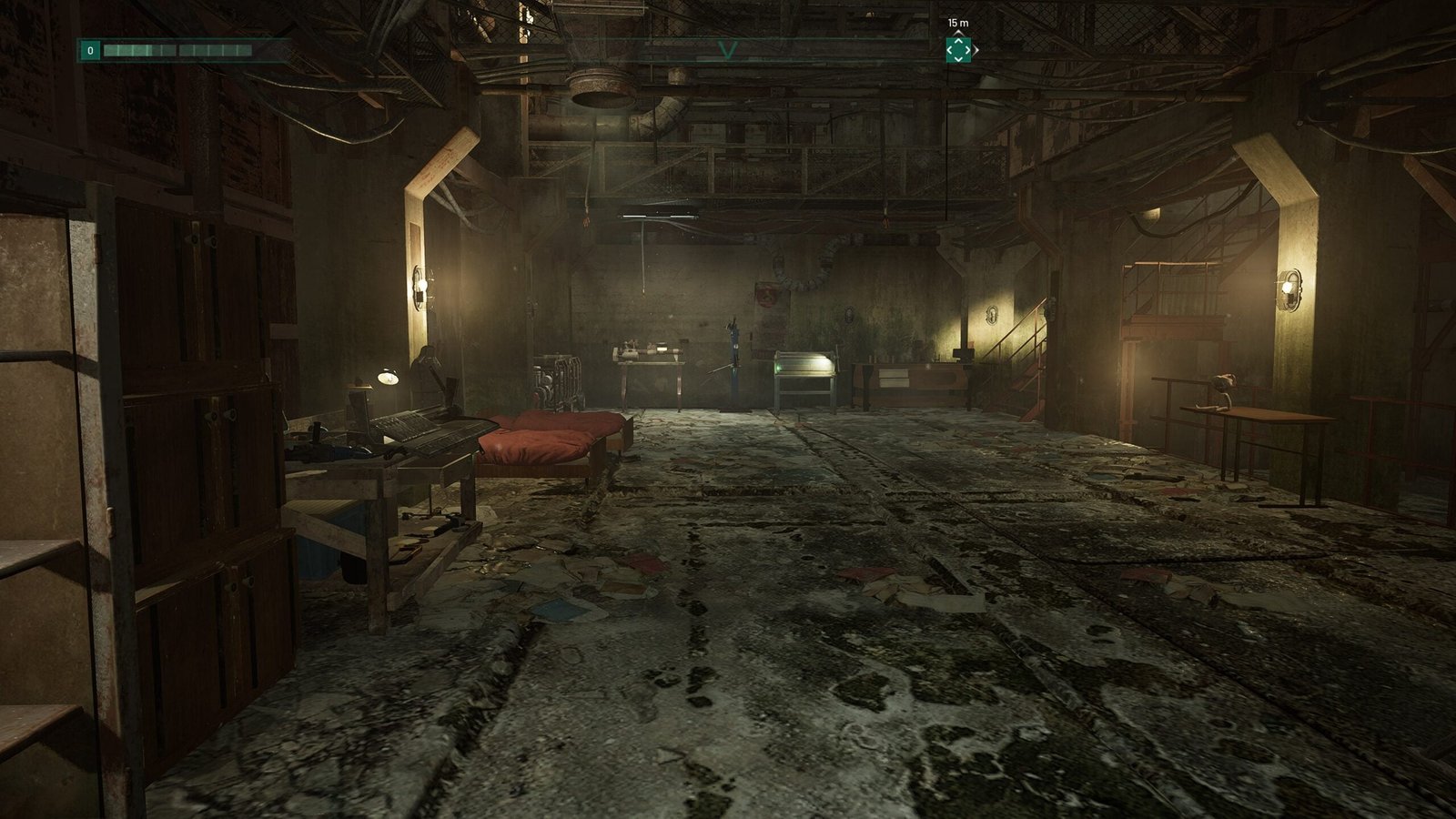Screen dimensions: 1456x819
Task: Select the compass heading chevron indicator
Action: point(727,50)
